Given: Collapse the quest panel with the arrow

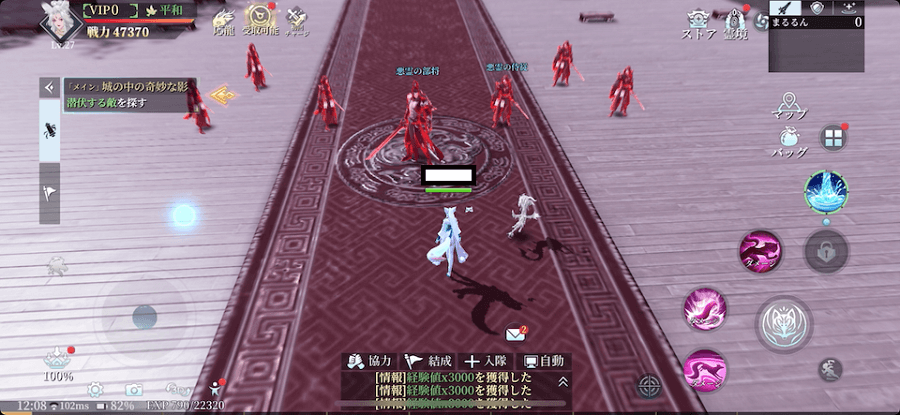Looking at the screenshot, I should (49, 88).
